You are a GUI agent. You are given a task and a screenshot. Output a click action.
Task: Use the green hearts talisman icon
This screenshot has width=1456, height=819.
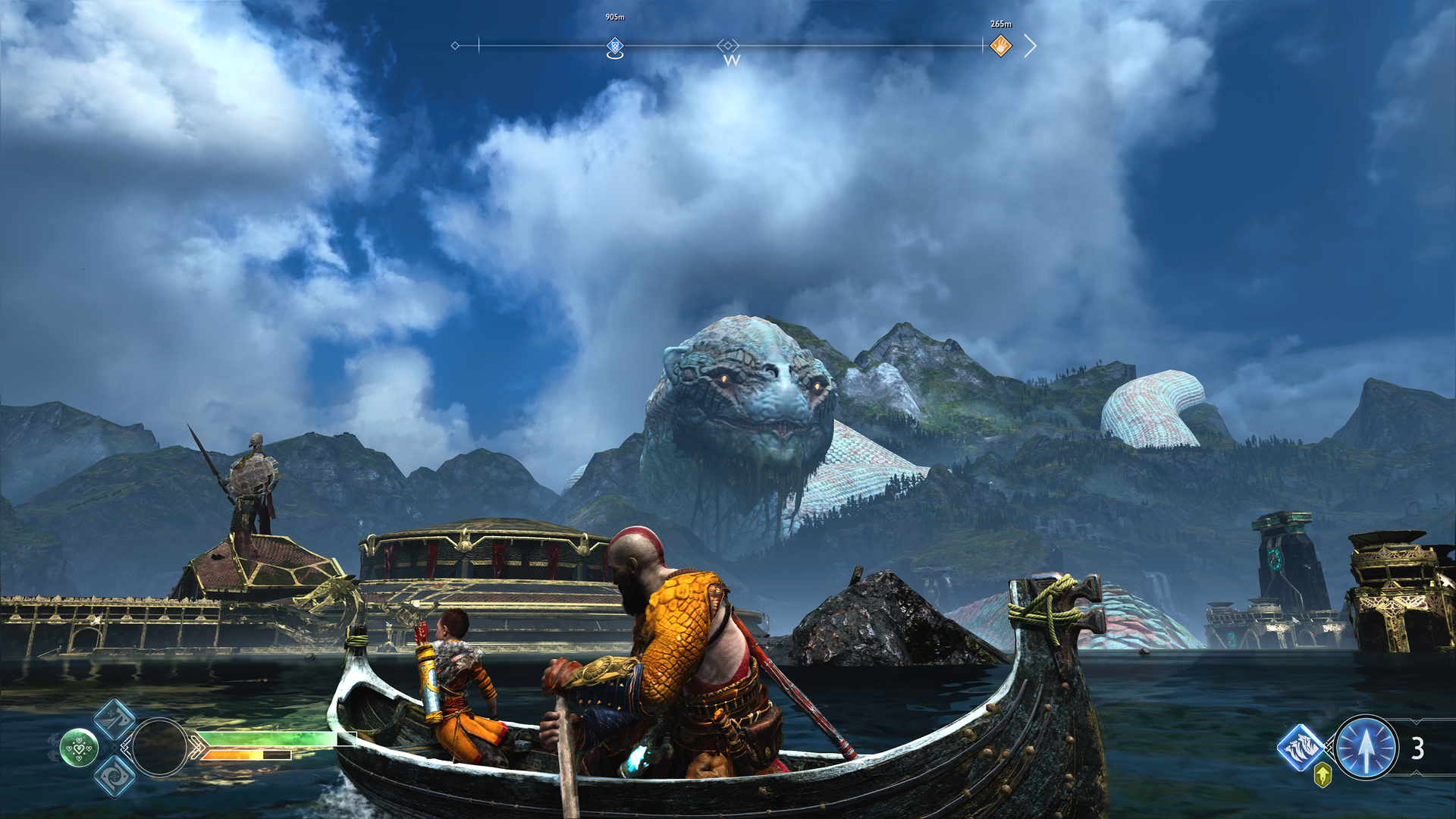tap(79, 748)
